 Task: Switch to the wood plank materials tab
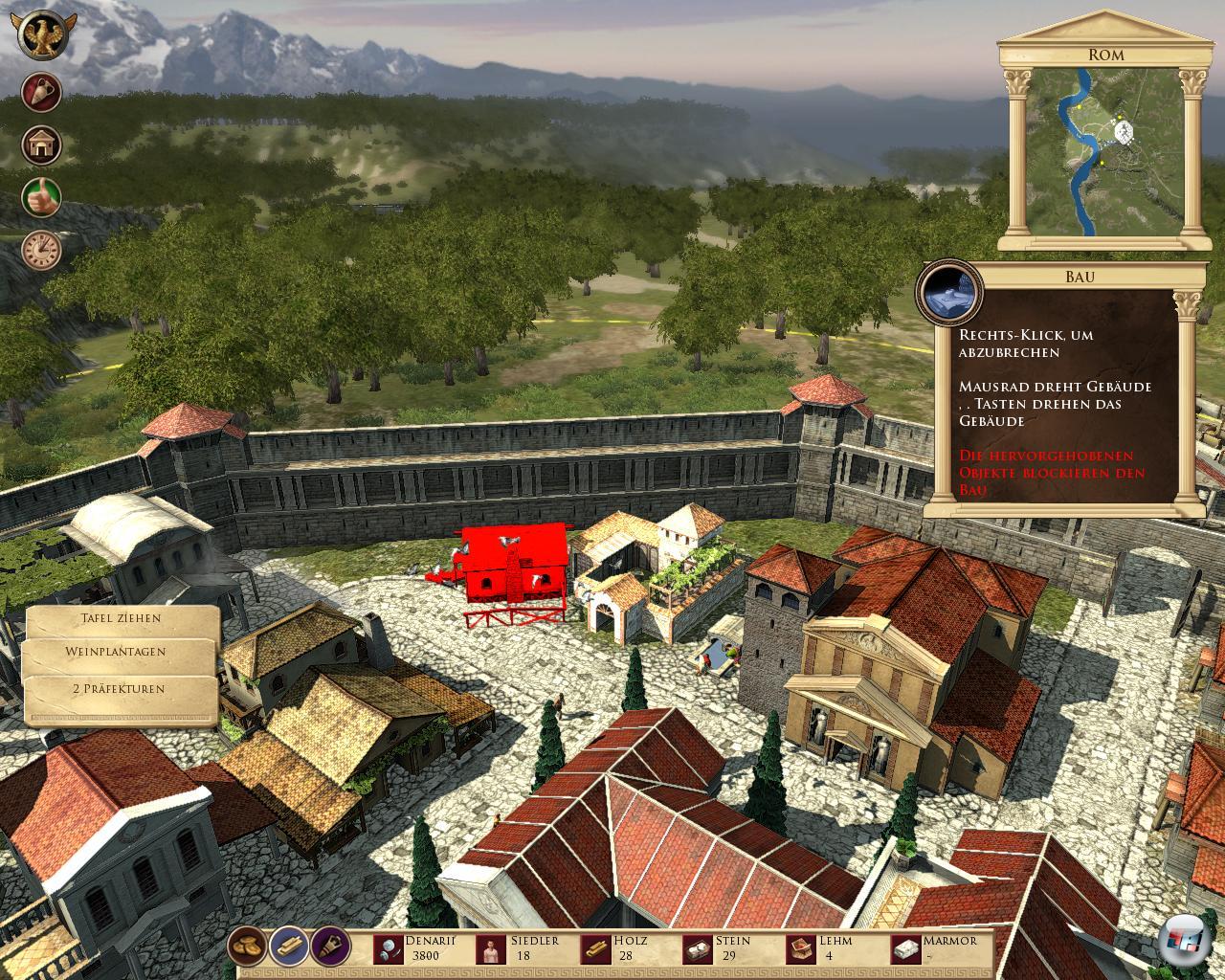pos(289,947)
